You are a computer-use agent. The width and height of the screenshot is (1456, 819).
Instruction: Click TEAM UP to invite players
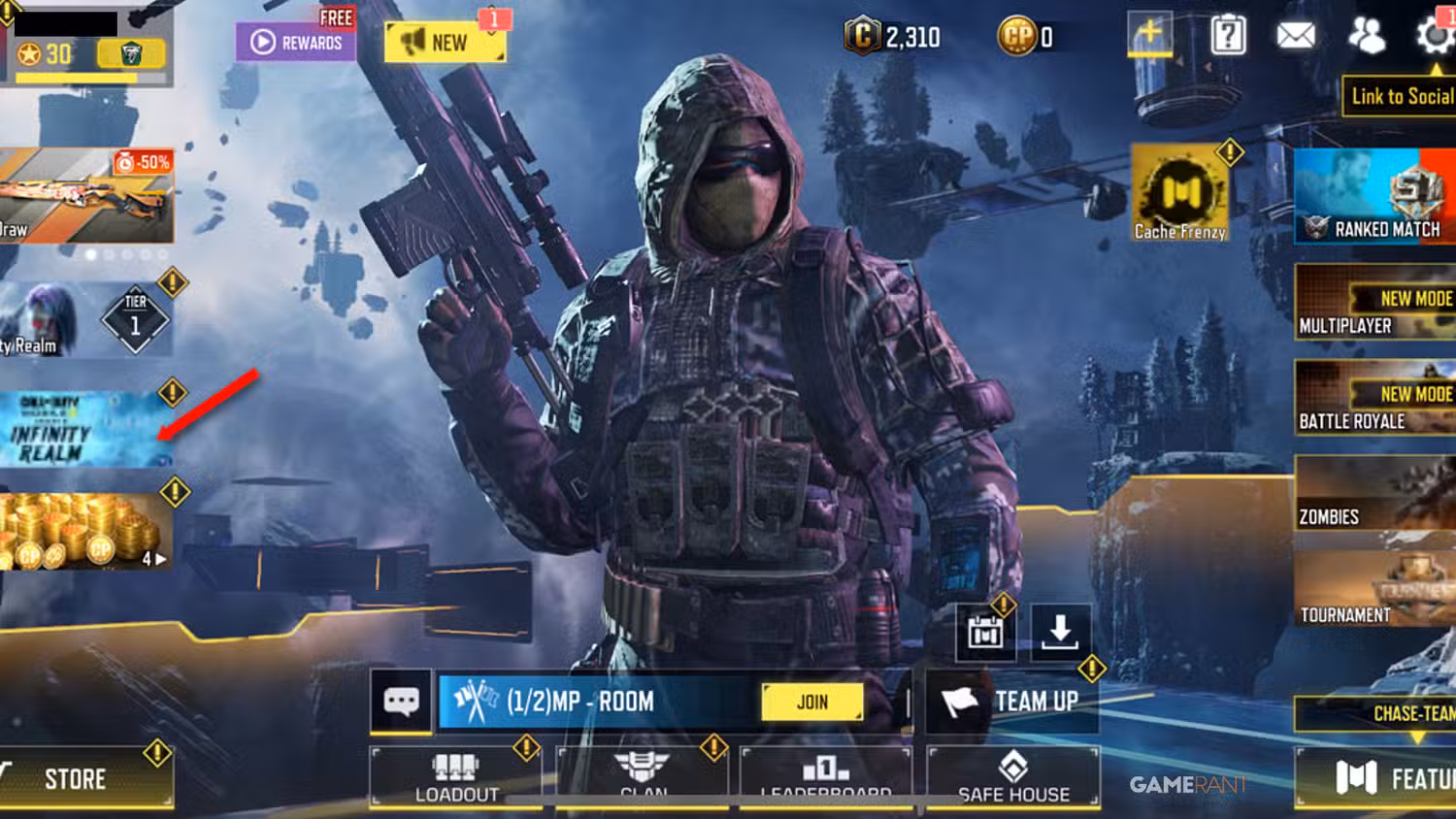coord(1014,701)
